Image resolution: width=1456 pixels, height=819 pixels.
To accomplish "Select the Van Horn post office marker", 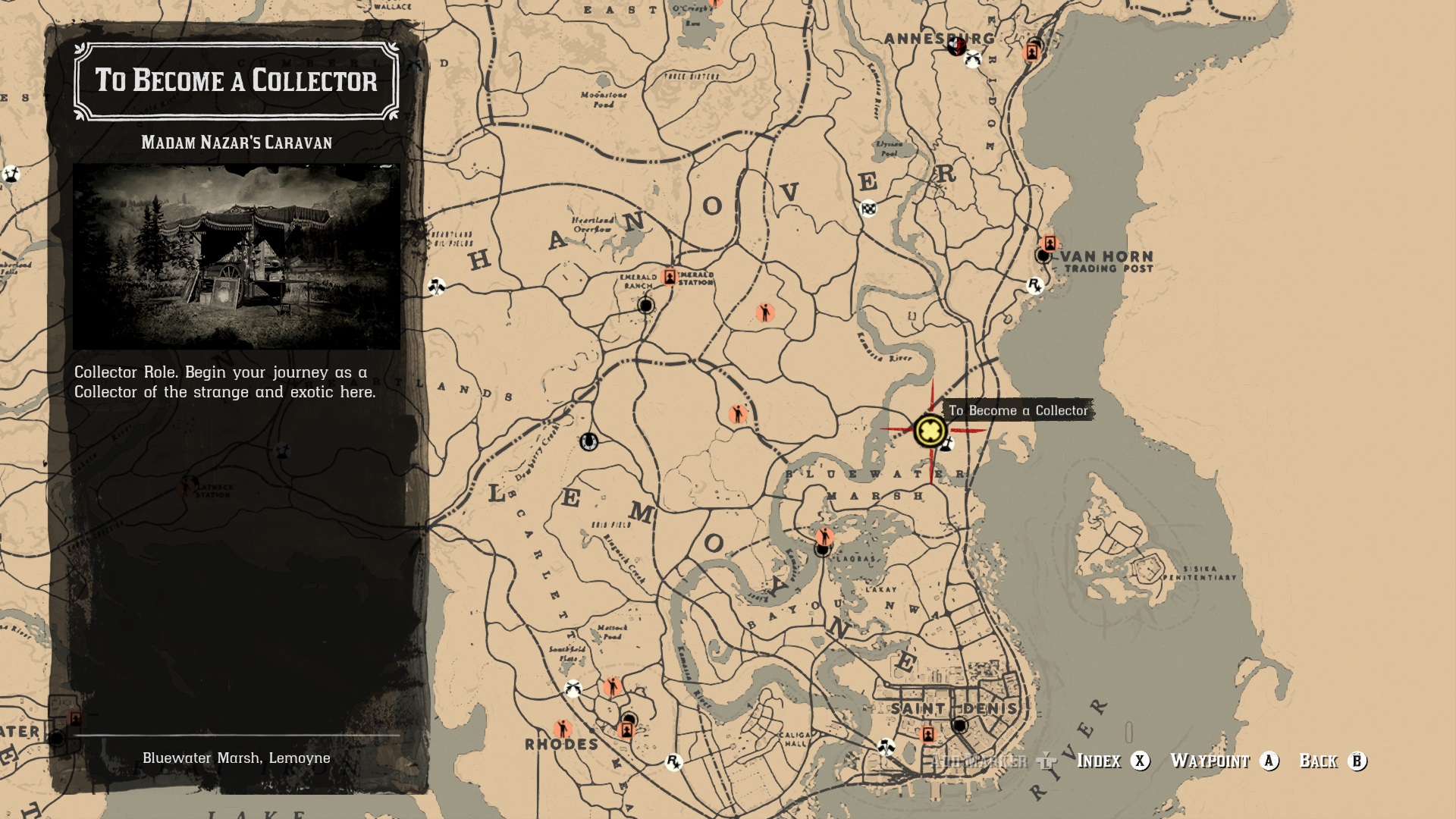I will (x=1050, y=243).
